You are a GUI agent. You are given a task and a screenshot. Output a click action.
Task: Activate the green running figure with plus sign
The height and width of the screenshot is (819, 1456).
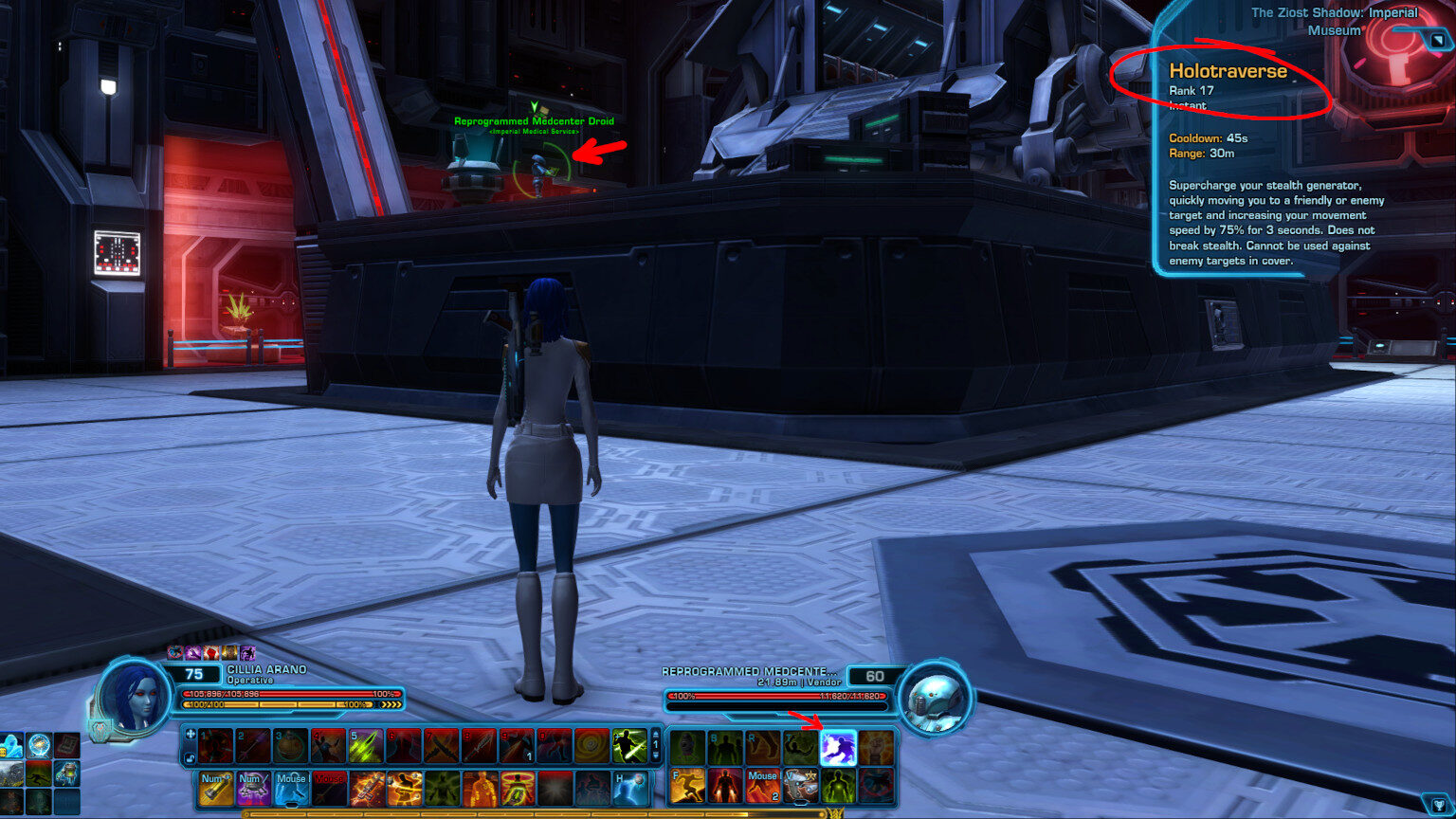[x=629, y=746]
